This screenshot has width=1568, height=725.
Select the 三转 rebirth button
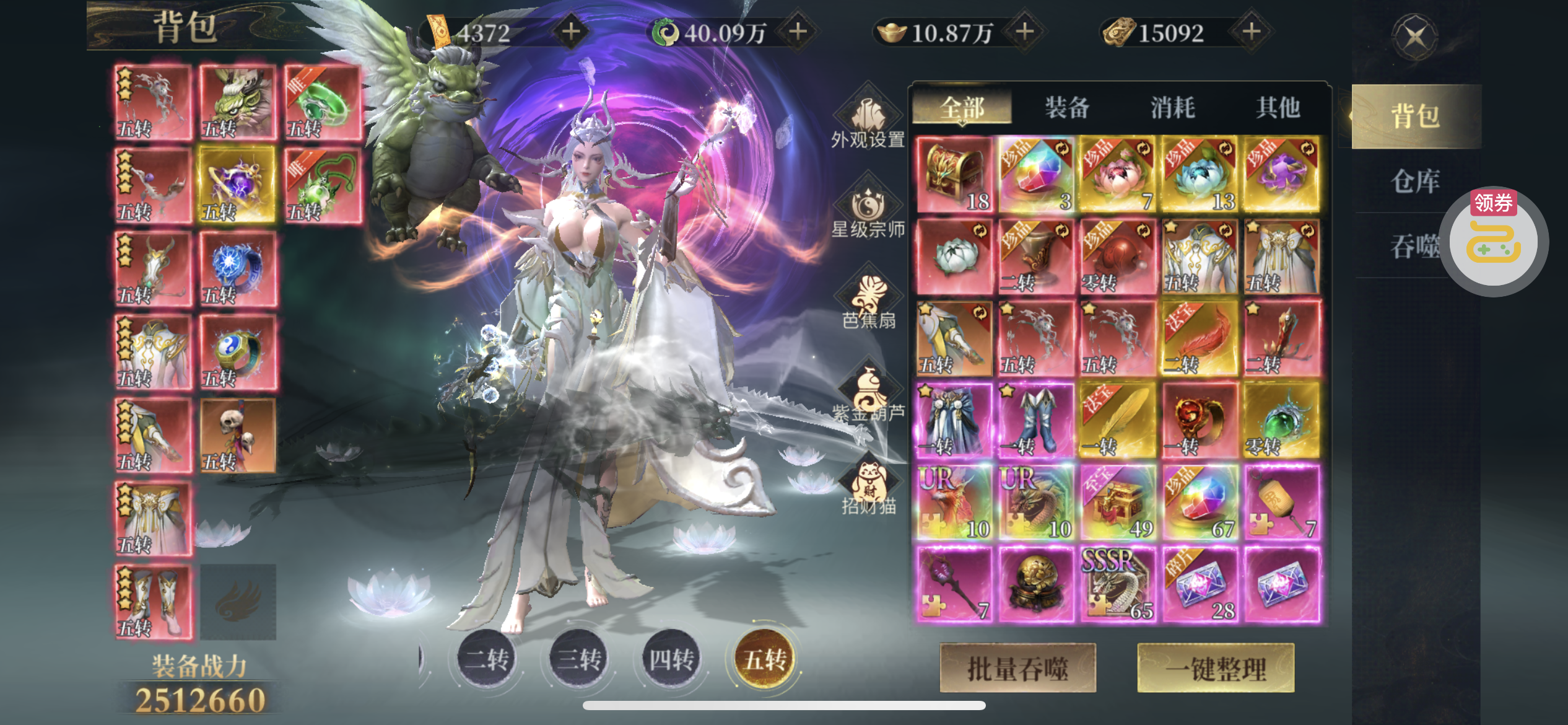pyautogui.click(x=579, y=659)
